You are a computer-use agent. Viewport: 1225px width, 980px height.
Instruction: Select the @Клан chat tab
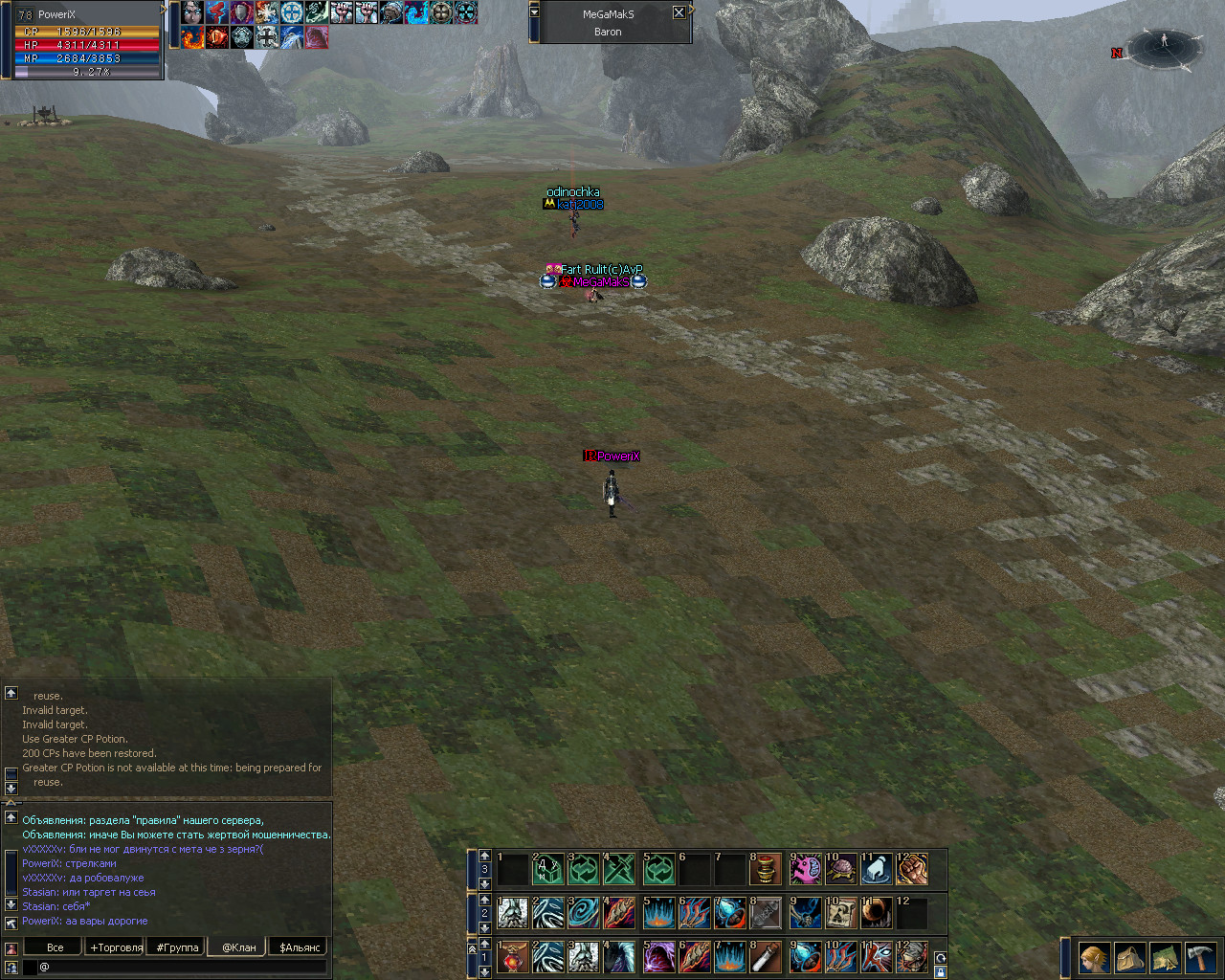tap(238, 947)
